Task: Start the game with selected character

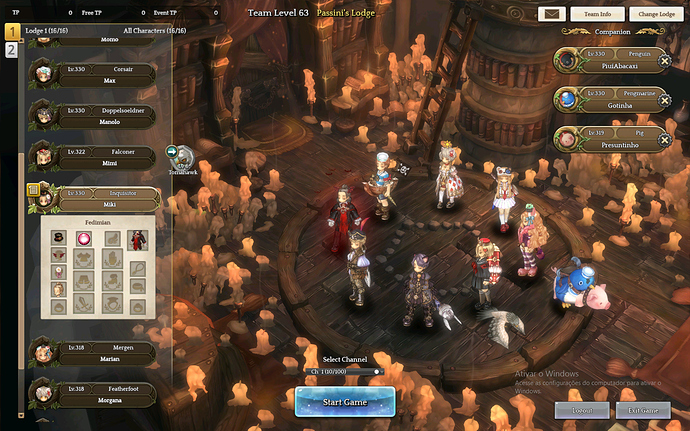Action: point(345,401)
